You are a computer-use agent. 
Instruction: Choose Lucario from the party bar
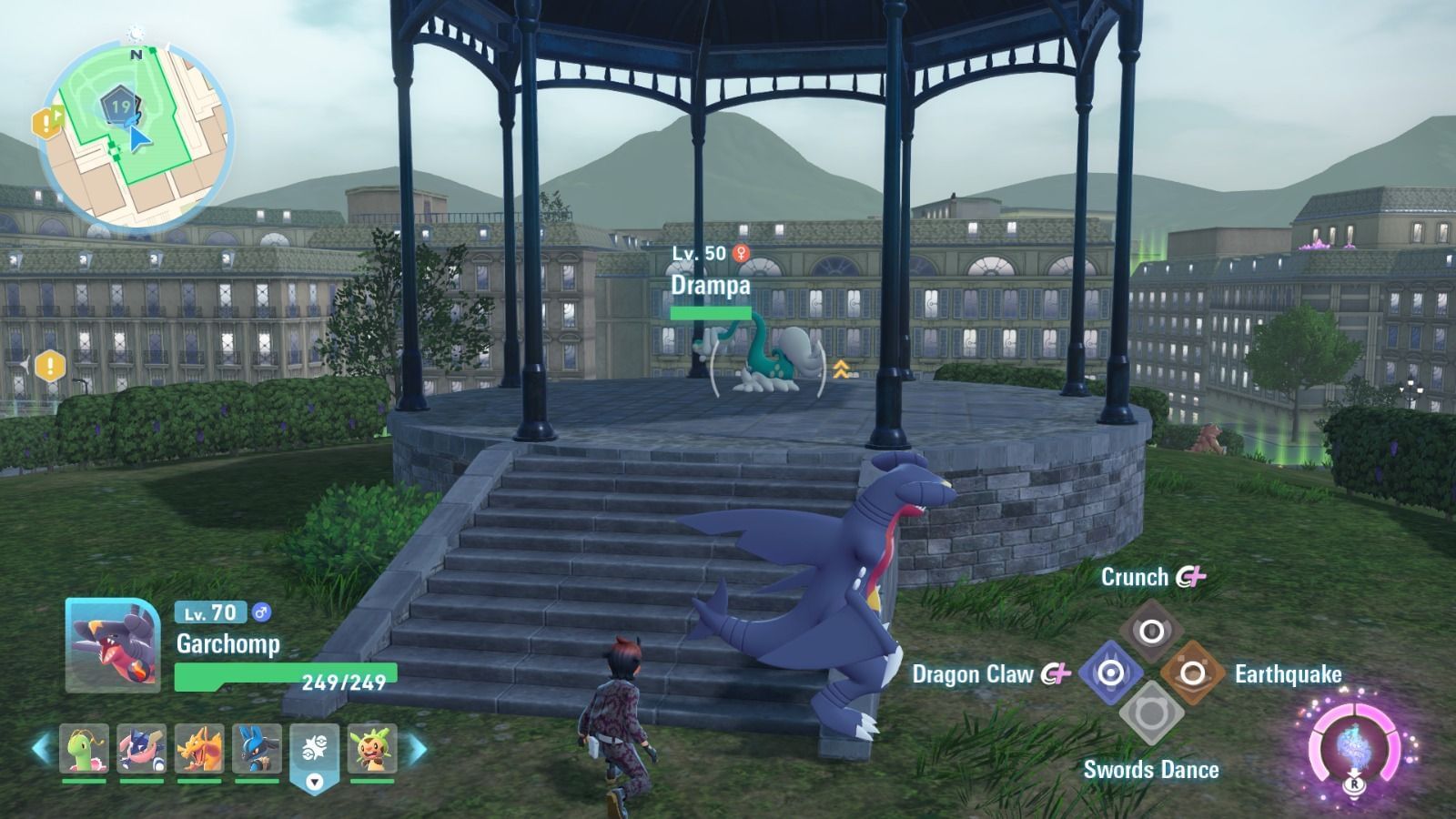257,749
